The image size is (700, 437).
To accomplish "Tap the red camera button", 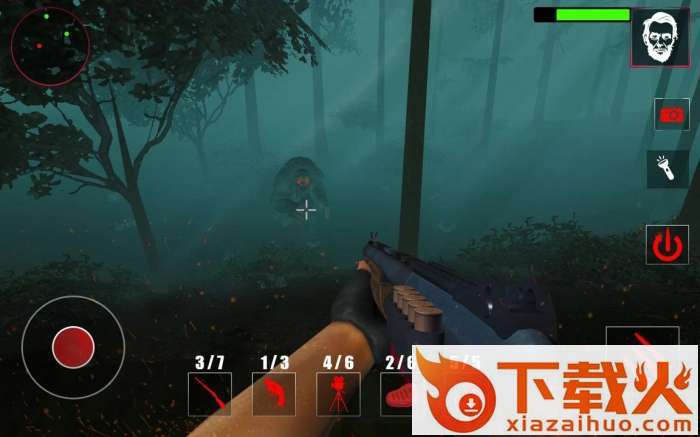I will tap(671, 114).
